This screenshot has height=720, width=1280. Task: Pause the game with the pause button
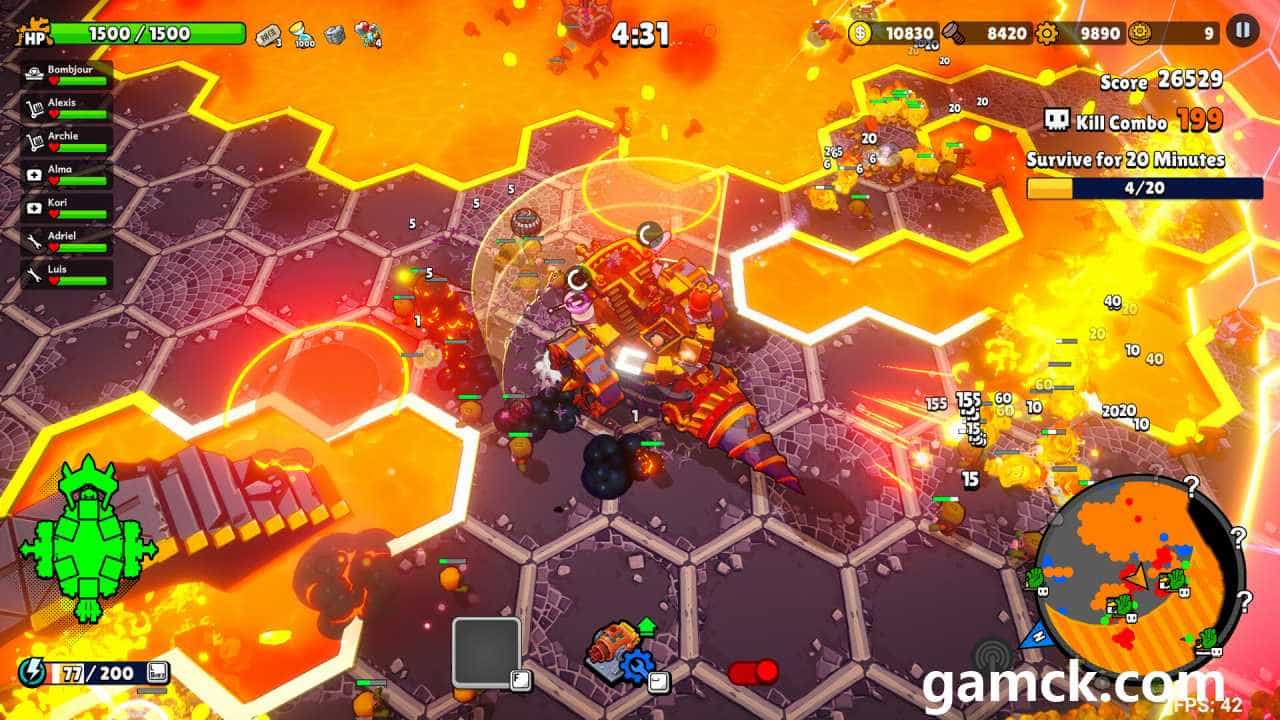1242,30
